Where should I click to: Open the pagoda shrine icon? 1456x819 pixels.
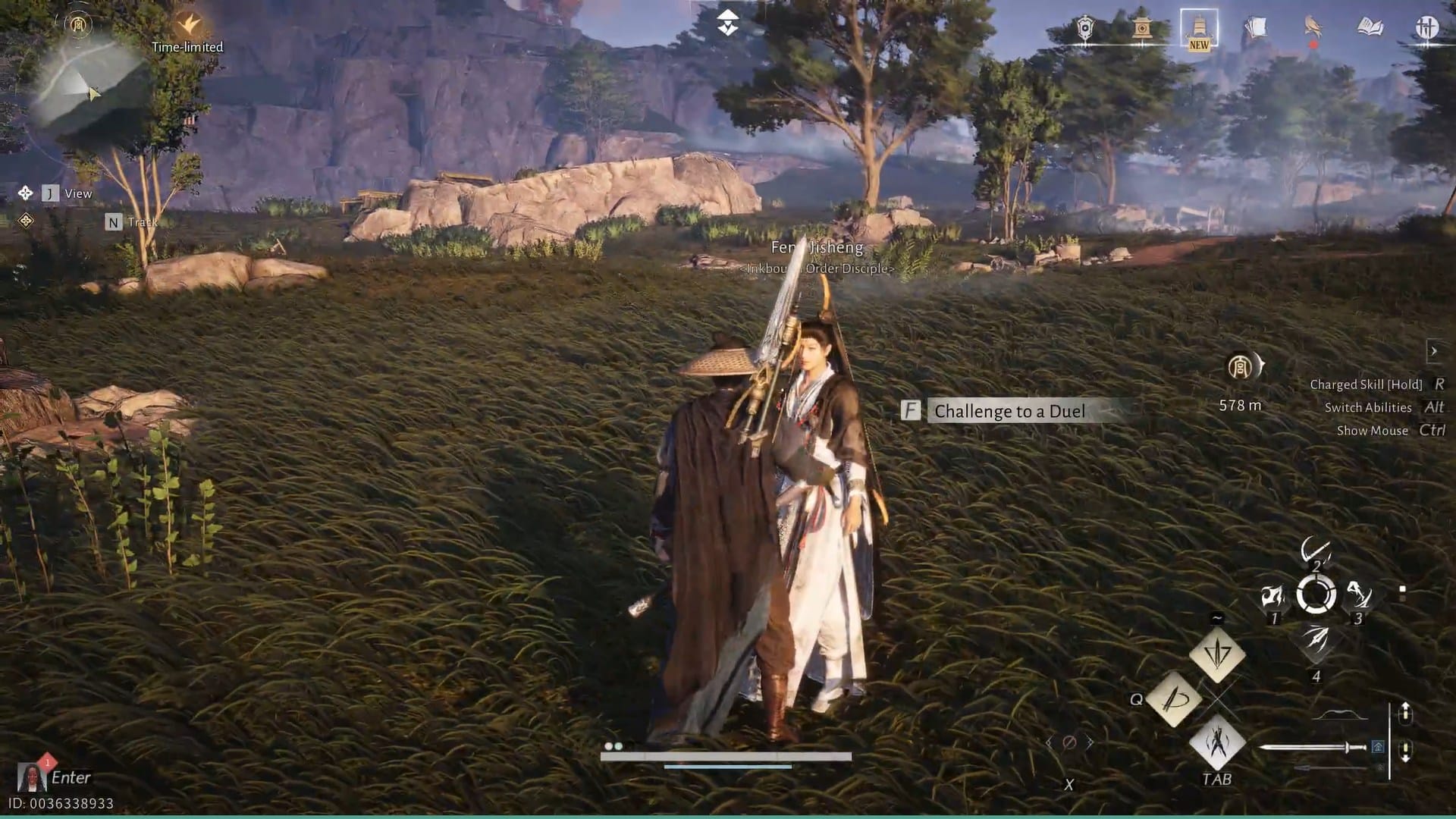[x=1143, y=28]
